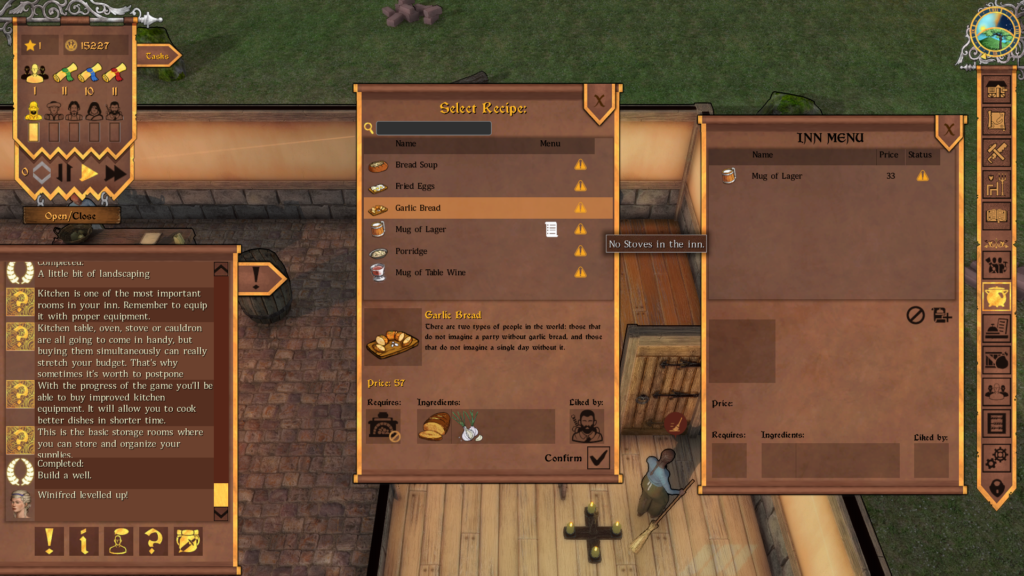Set game to normal play speed
This screenshot has width=1024, height=576.
(90, 172)
